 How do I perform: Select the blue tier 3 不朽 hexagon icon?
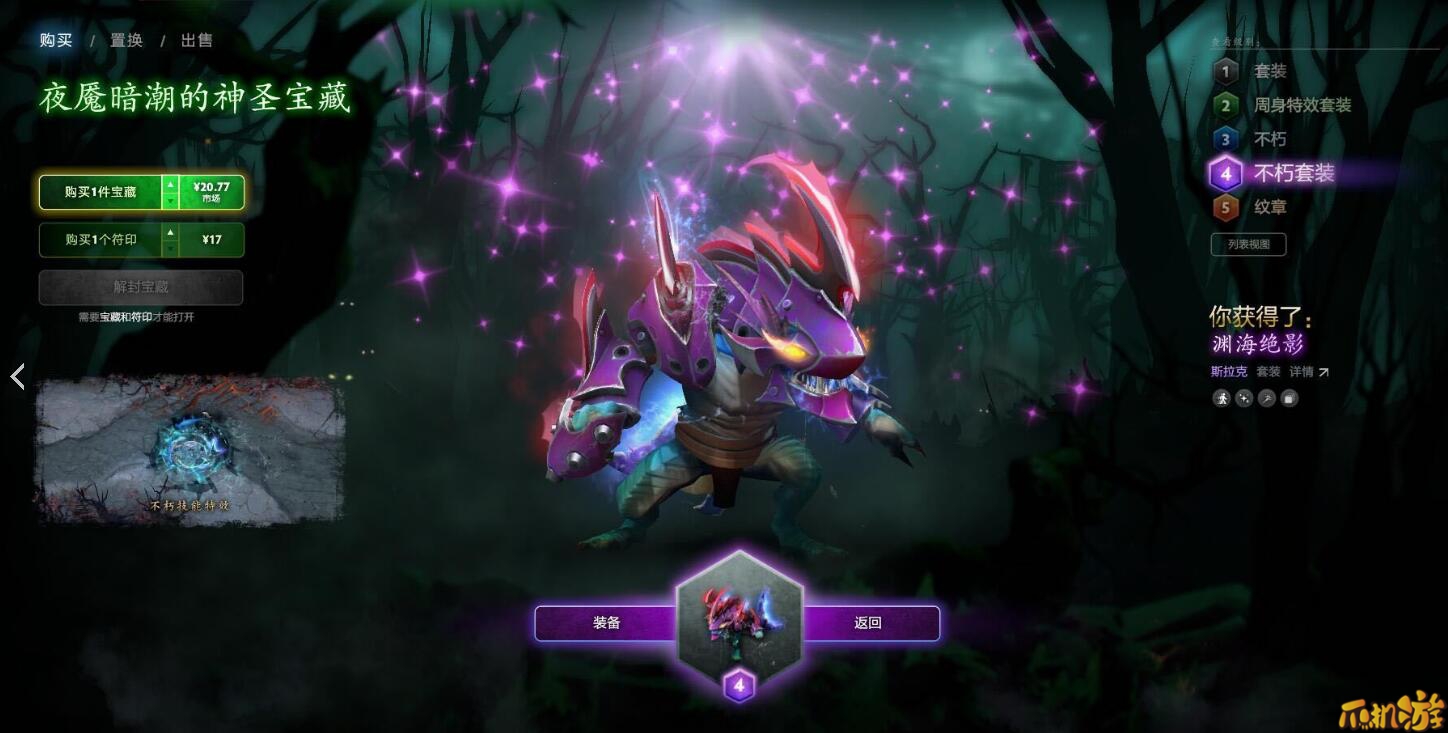point(1226,139)
